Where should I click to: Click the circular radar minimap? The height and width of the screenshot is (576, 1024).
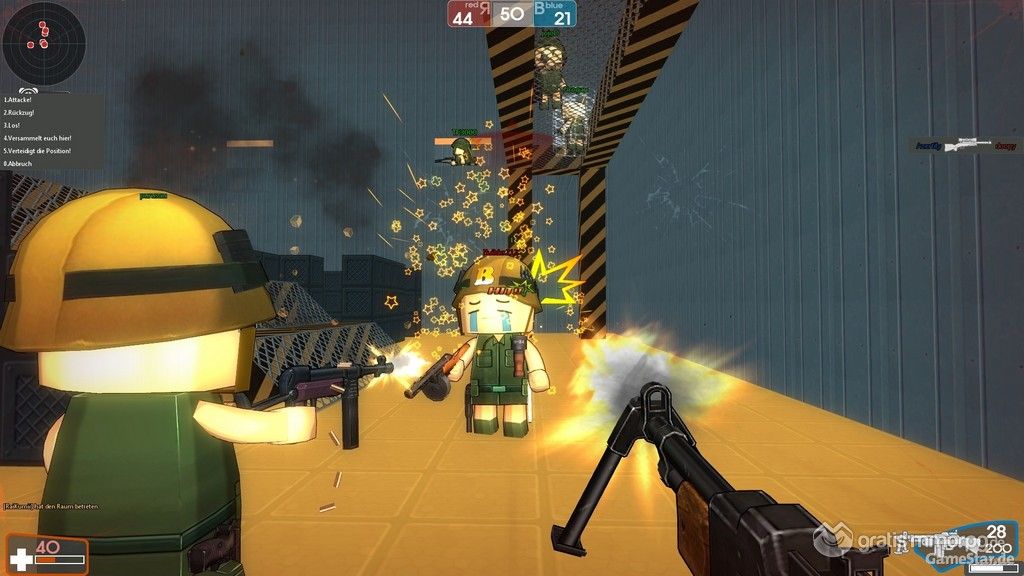pyautogui.click(x=43, y=44)
